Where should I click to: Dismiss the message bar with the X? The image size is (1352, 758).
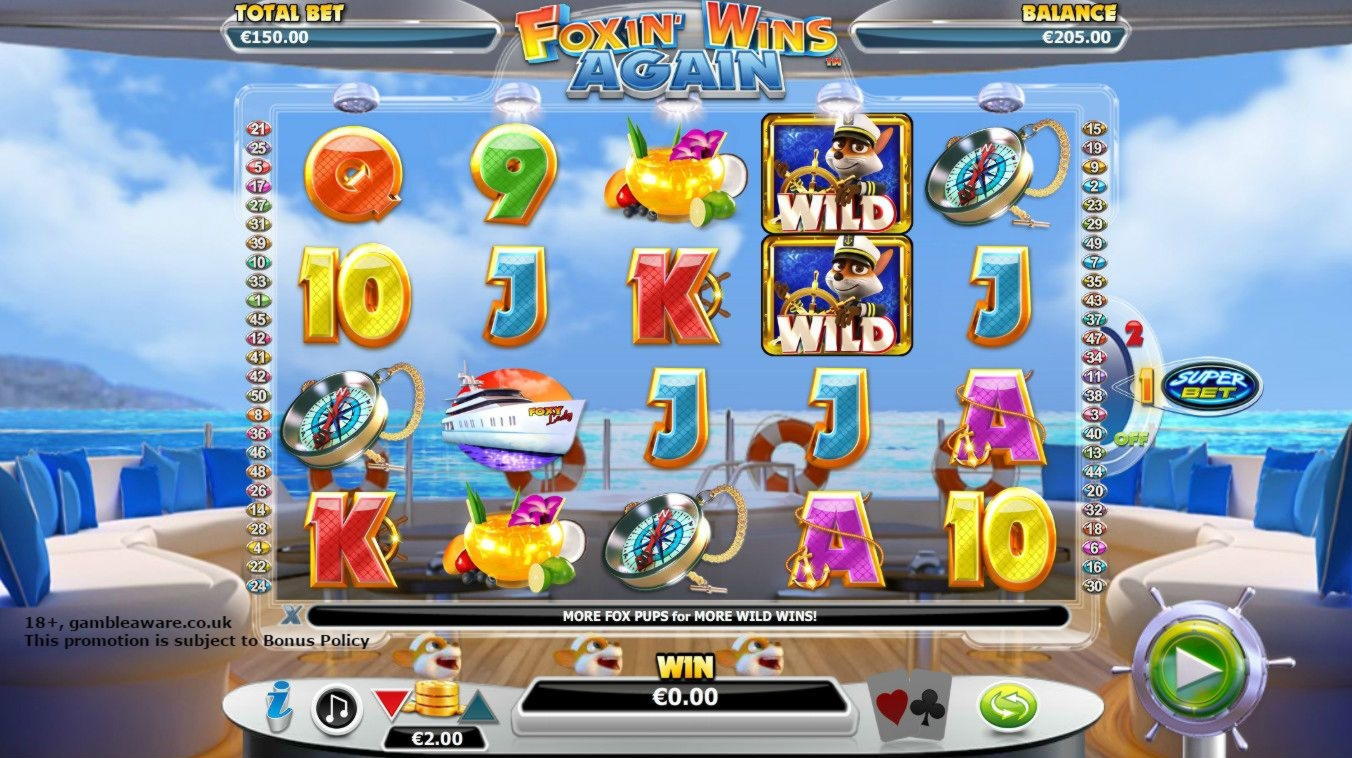point(290,613)
